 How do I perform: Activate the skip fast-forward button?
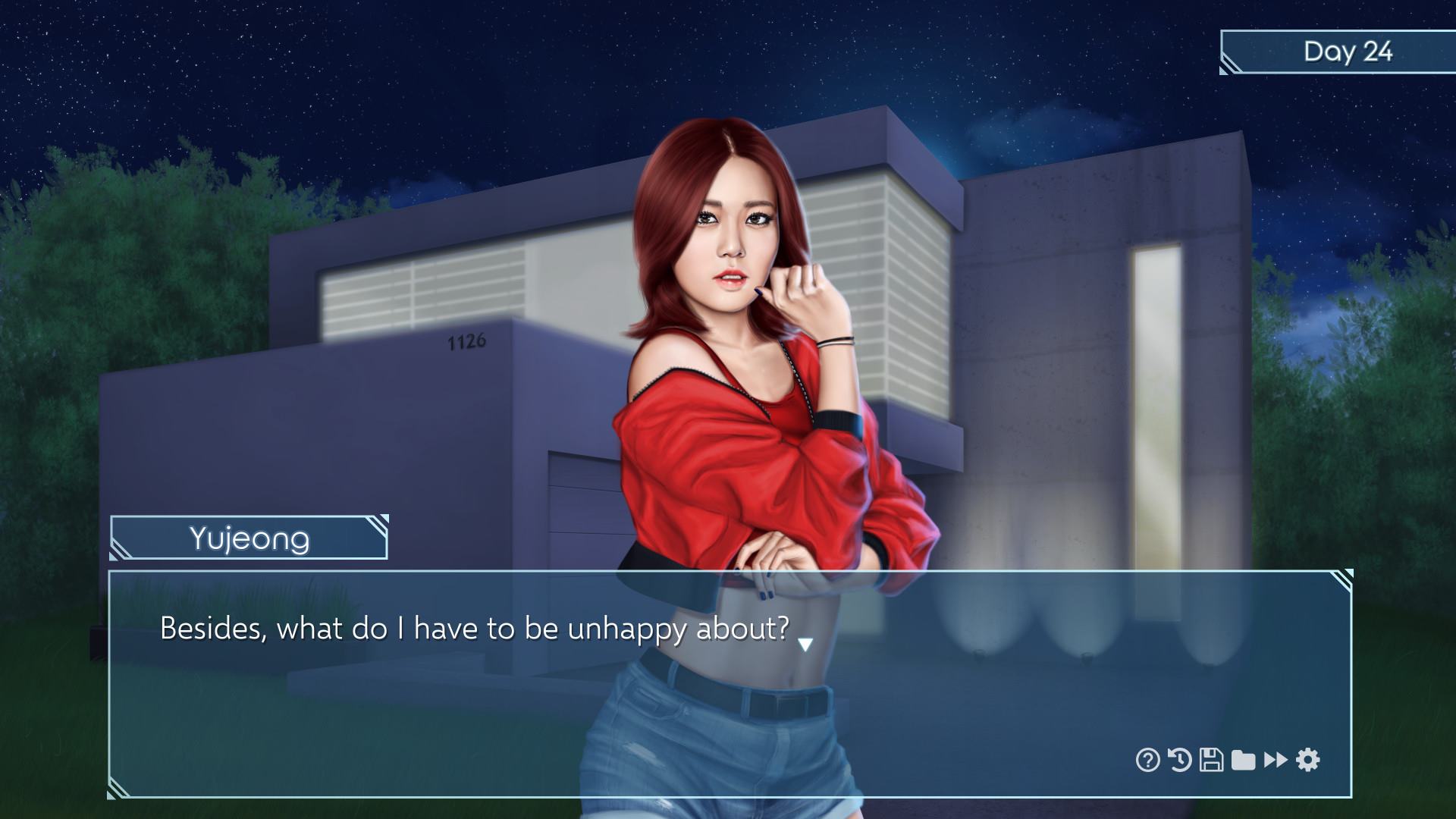pyautogui.click(x=1276, y=759)
